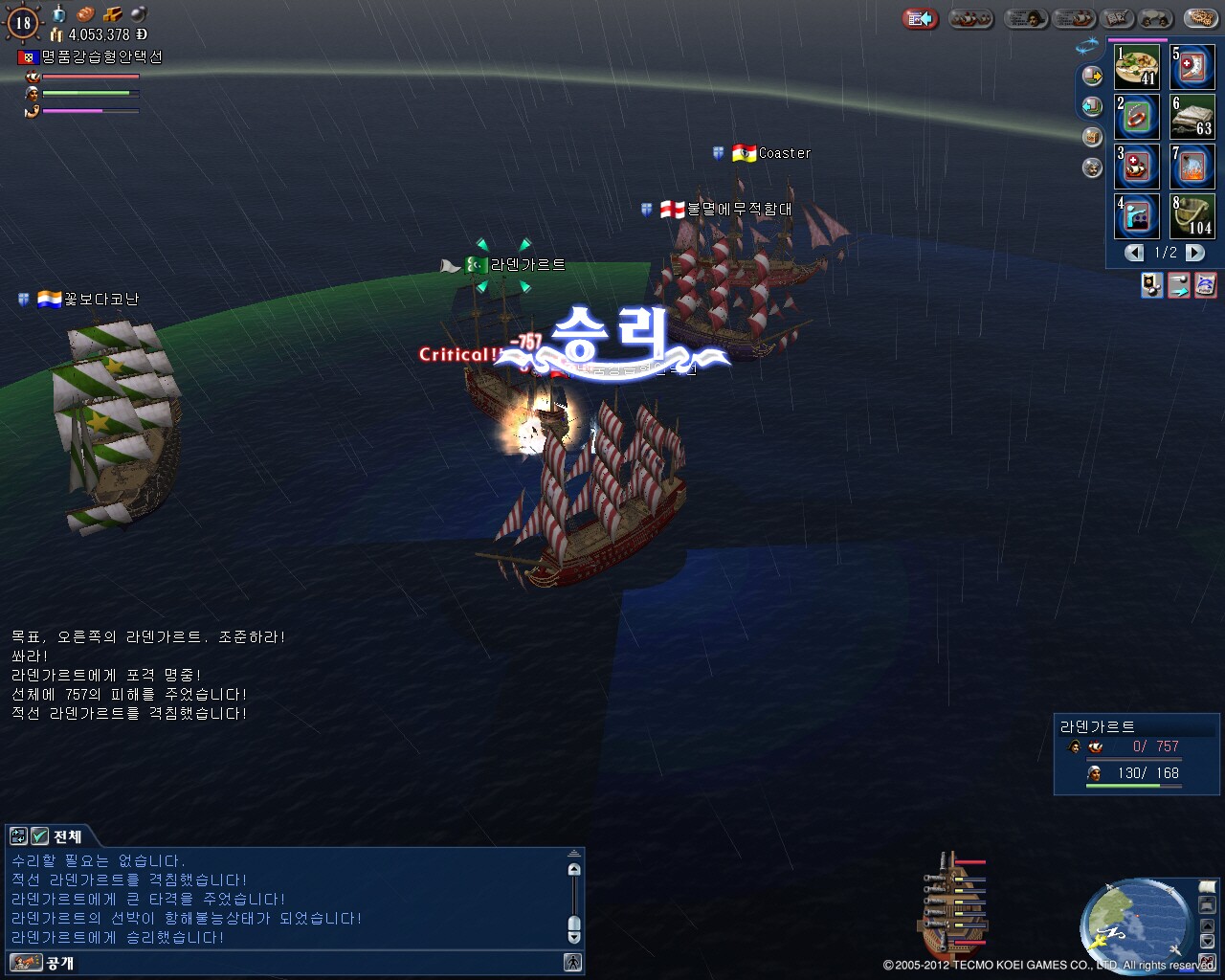Go to previous hotbar page

click(x=1134, y=253)
